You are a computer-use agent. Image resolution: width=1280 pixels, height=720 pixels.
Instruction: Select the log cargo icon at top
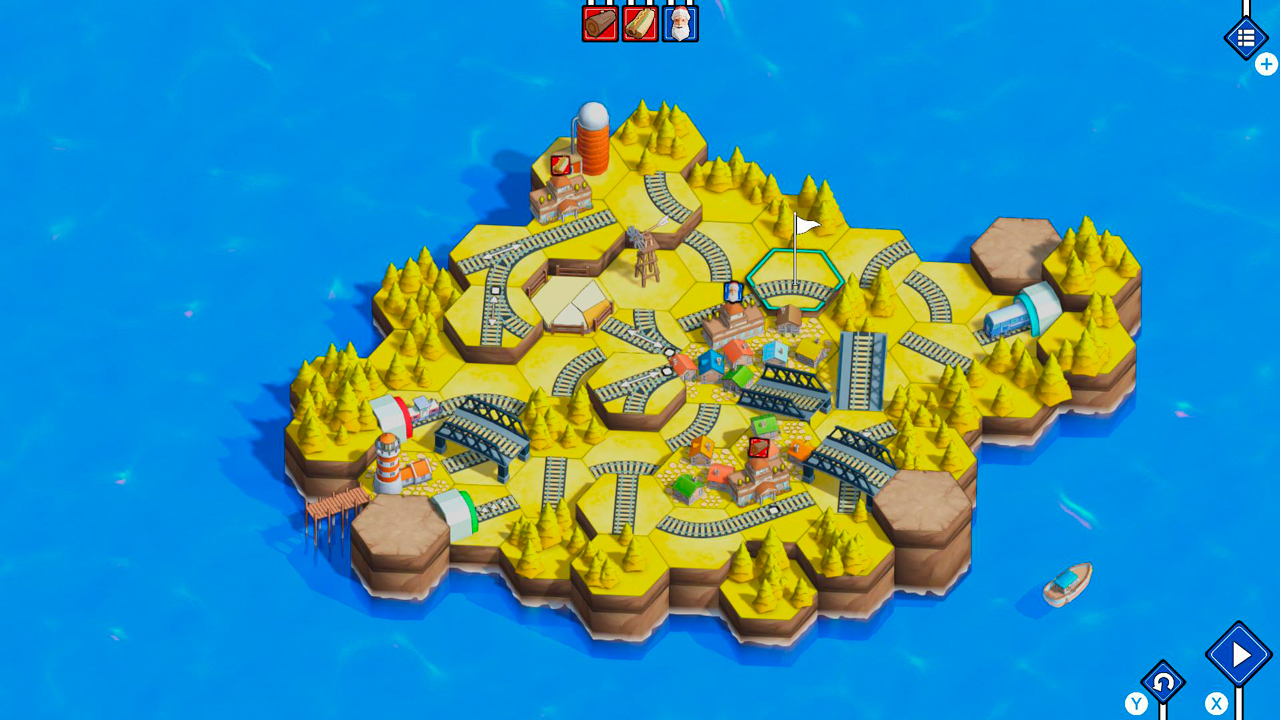(x=598, y=23)
